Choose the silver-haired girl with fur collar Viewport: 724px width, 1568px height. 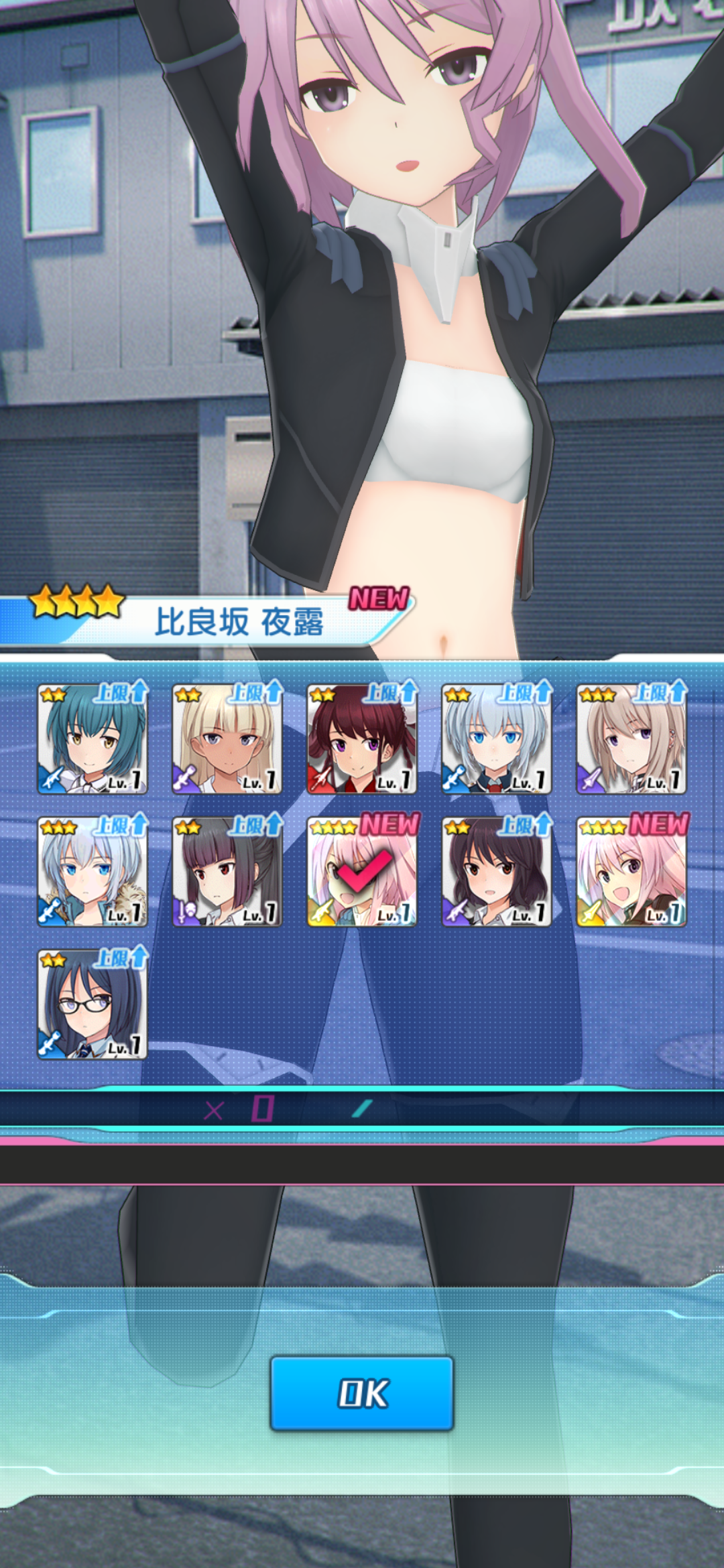pyautogui.click(x=93, y=872)
